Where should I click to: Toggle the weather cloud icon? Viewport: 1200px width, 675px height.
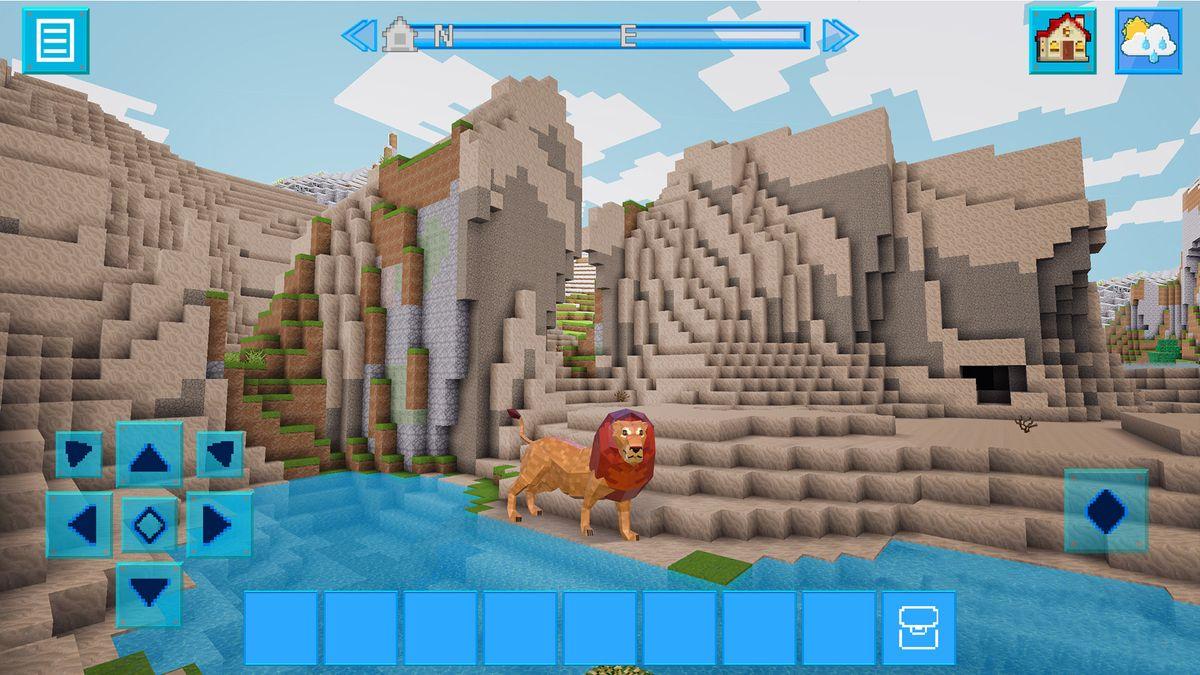1148,41
